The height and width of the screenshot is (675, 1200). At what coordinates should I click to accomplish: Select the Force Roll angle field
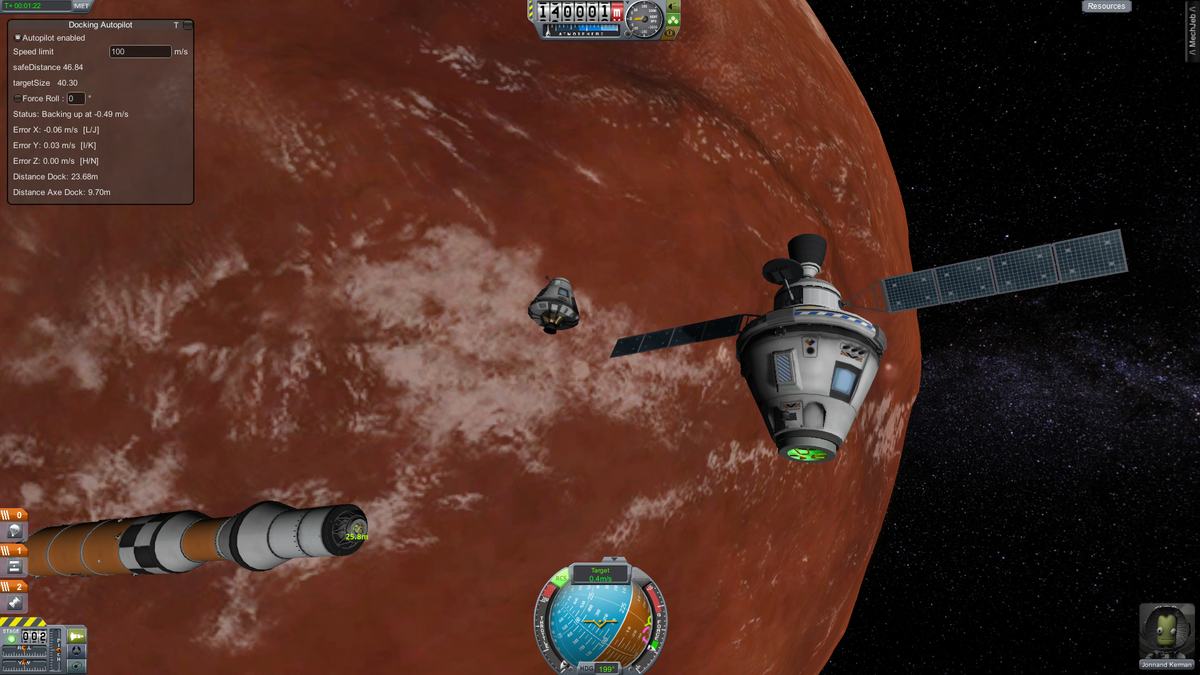76,99
